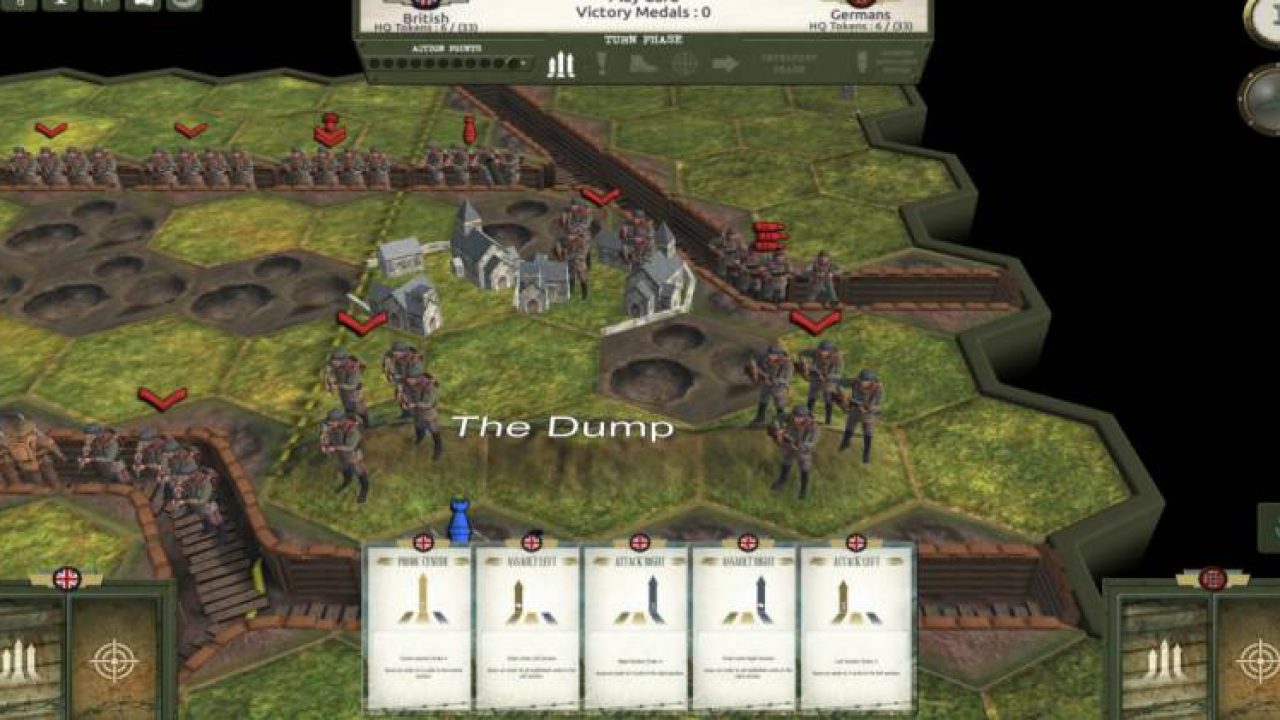1280x720 pixels.
Task: Play the Attack Right command card
Action: pos(636,626)
